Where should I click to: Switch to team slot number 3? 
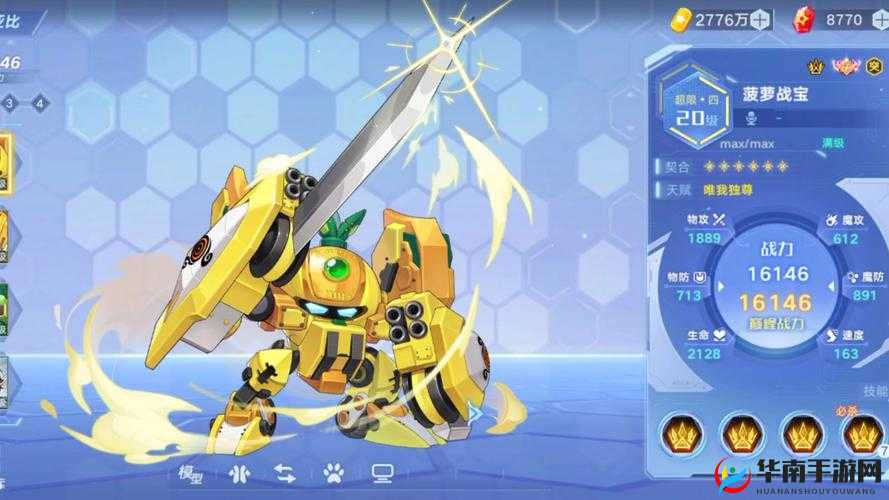[9, 102]
